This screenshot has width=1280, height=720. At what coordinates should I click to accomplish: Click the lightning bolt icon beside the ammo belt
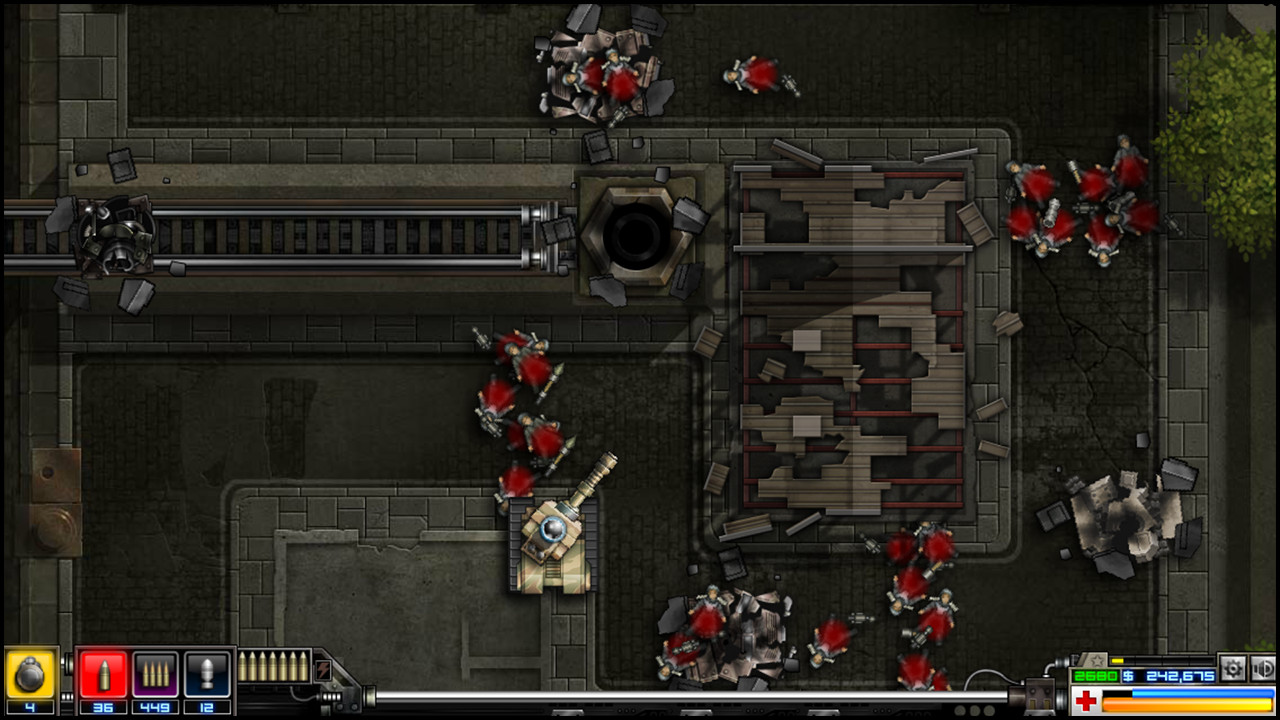(323, 670)
